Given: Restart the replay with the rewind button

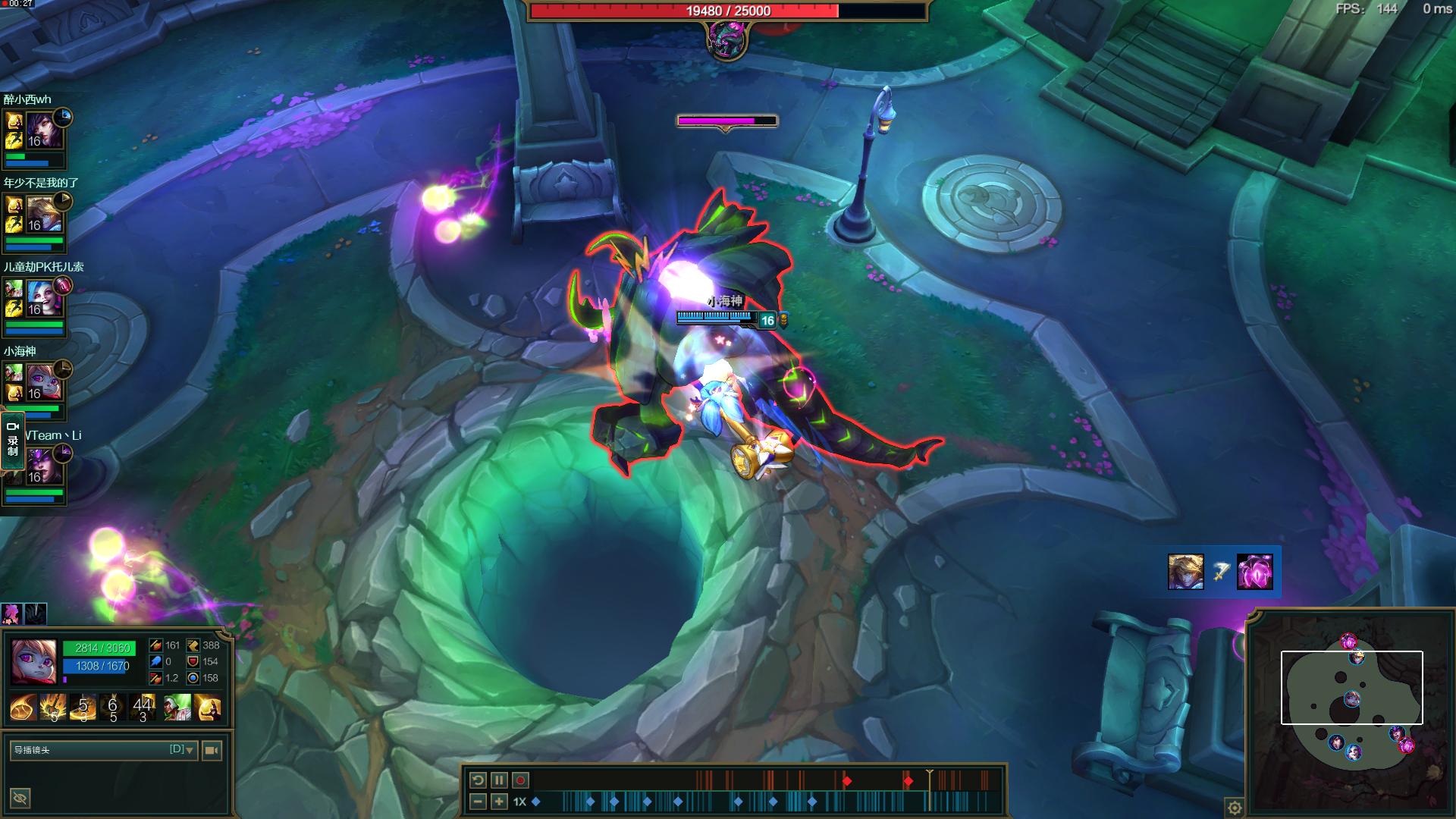Looking at the screenshot, I should [x=478, y=780].
